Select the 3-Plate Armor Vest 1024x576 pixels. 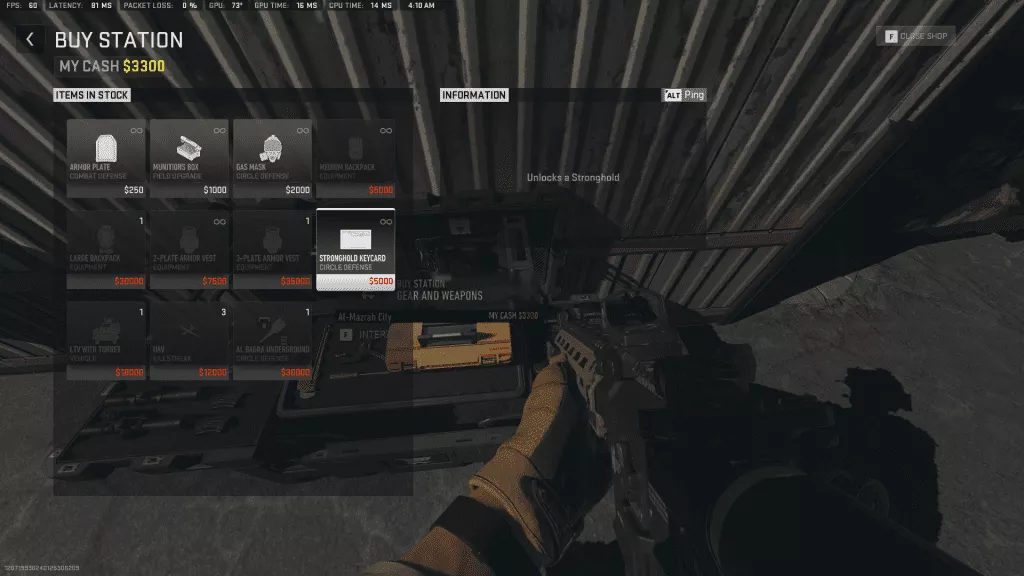tap(272, 249)
